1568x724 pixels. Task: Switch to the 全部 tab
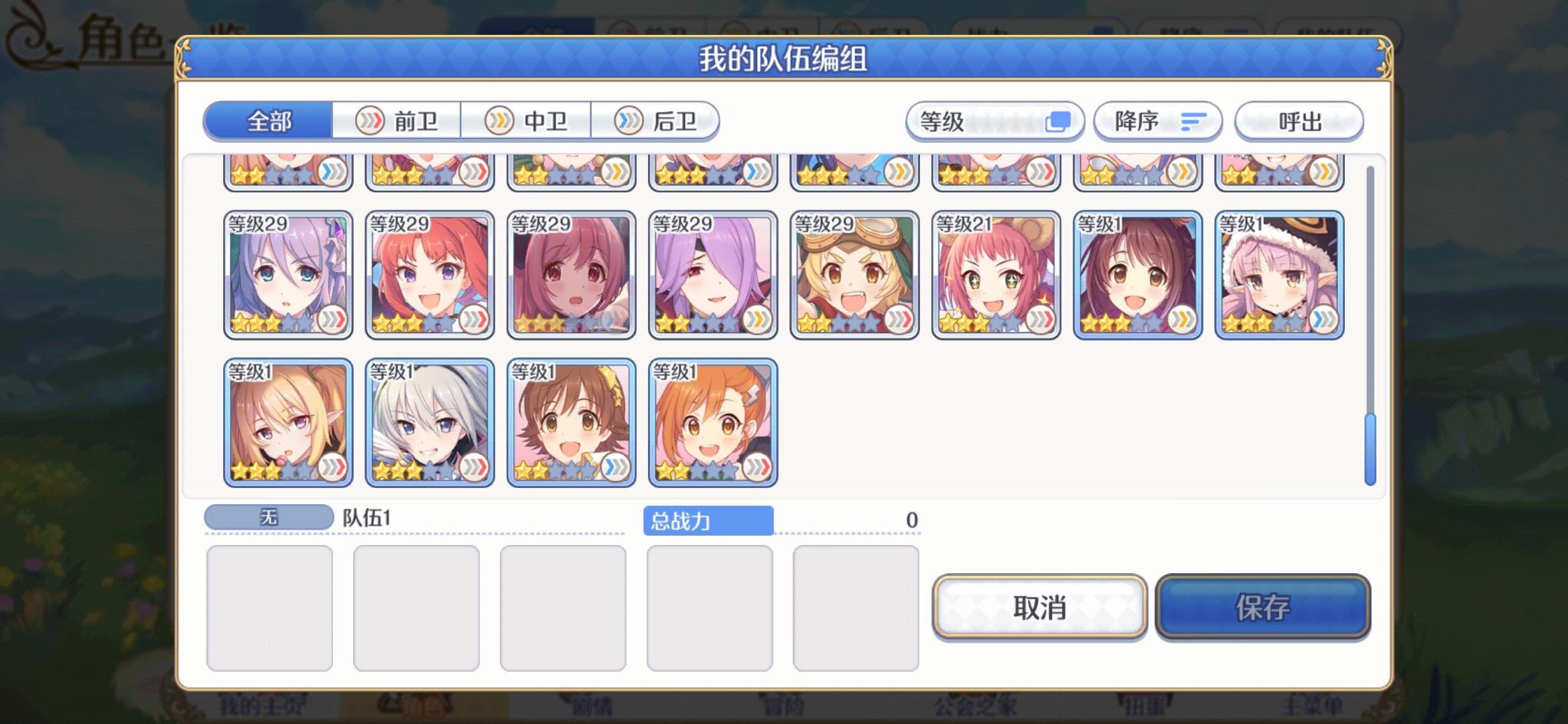[269, 121]
